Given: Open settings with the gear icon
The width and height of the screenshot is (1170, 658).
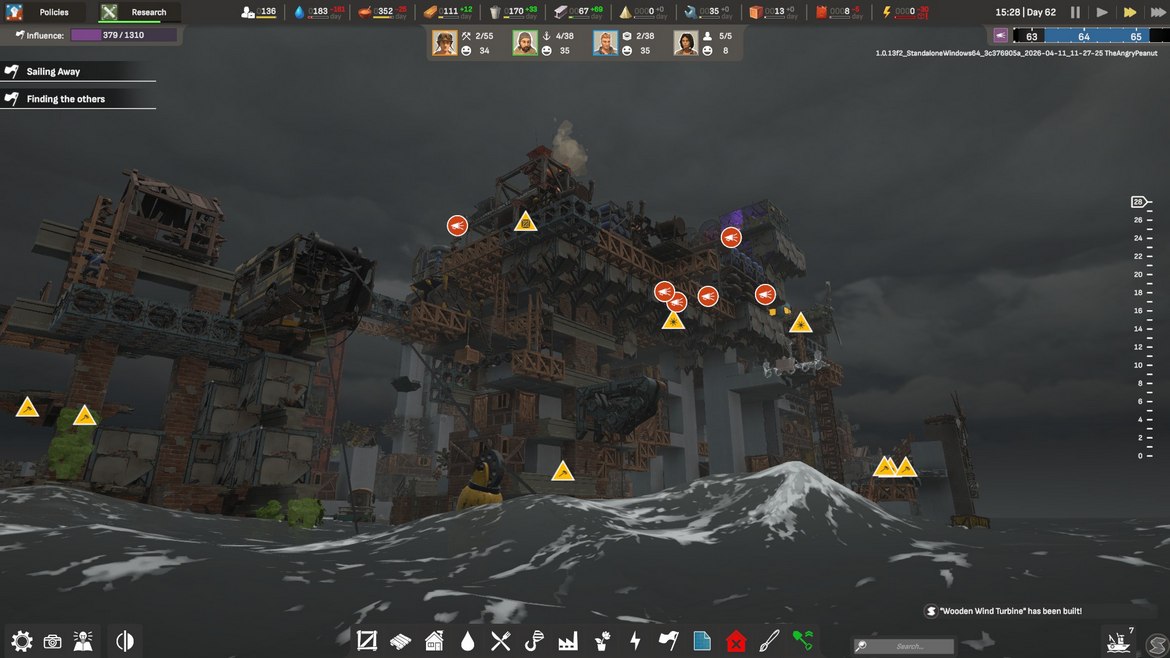Looking at the screenshot, I should point(21,641).
